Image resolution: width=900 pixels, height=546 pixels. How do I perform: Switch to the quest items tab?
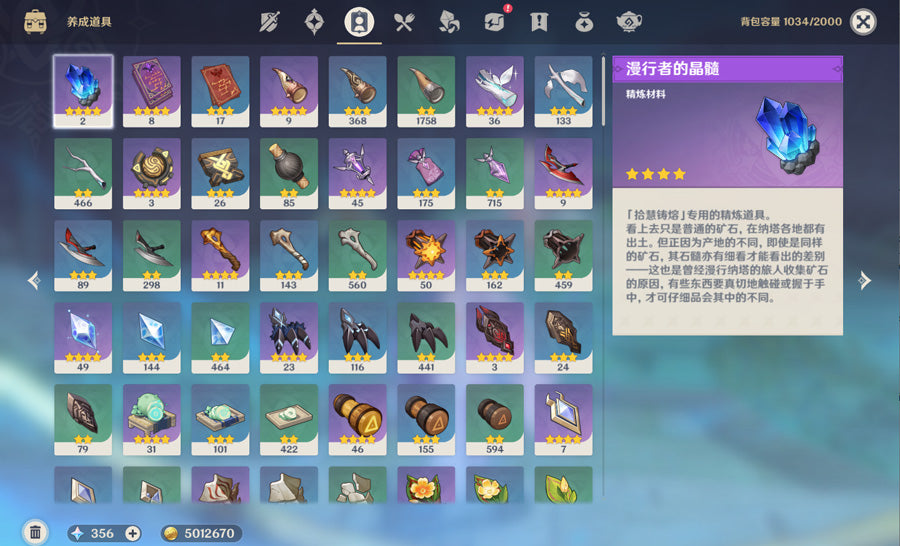tap(540, 22)
